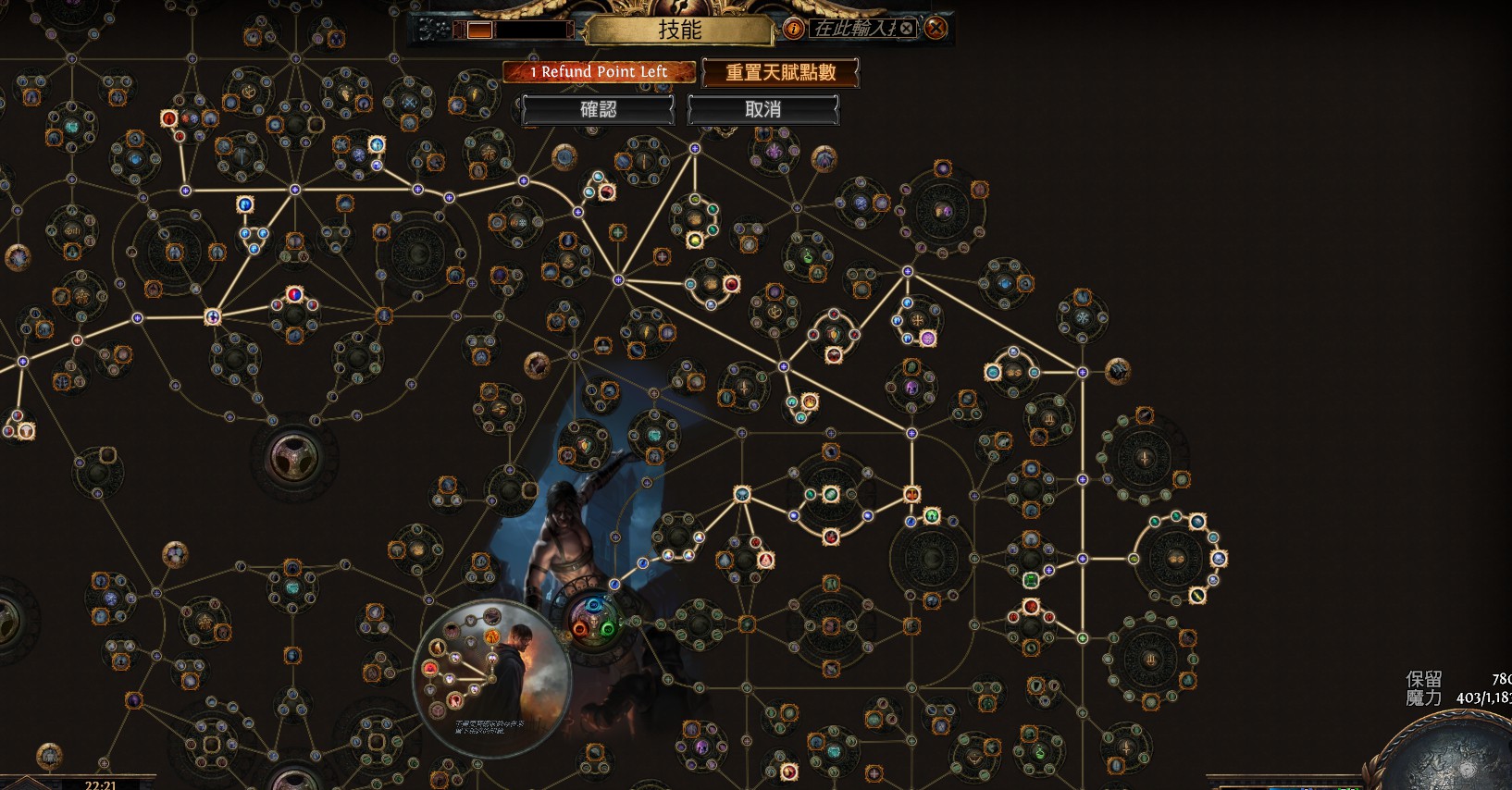Allocate the orange flame ascendancy node

coord(492,636)
